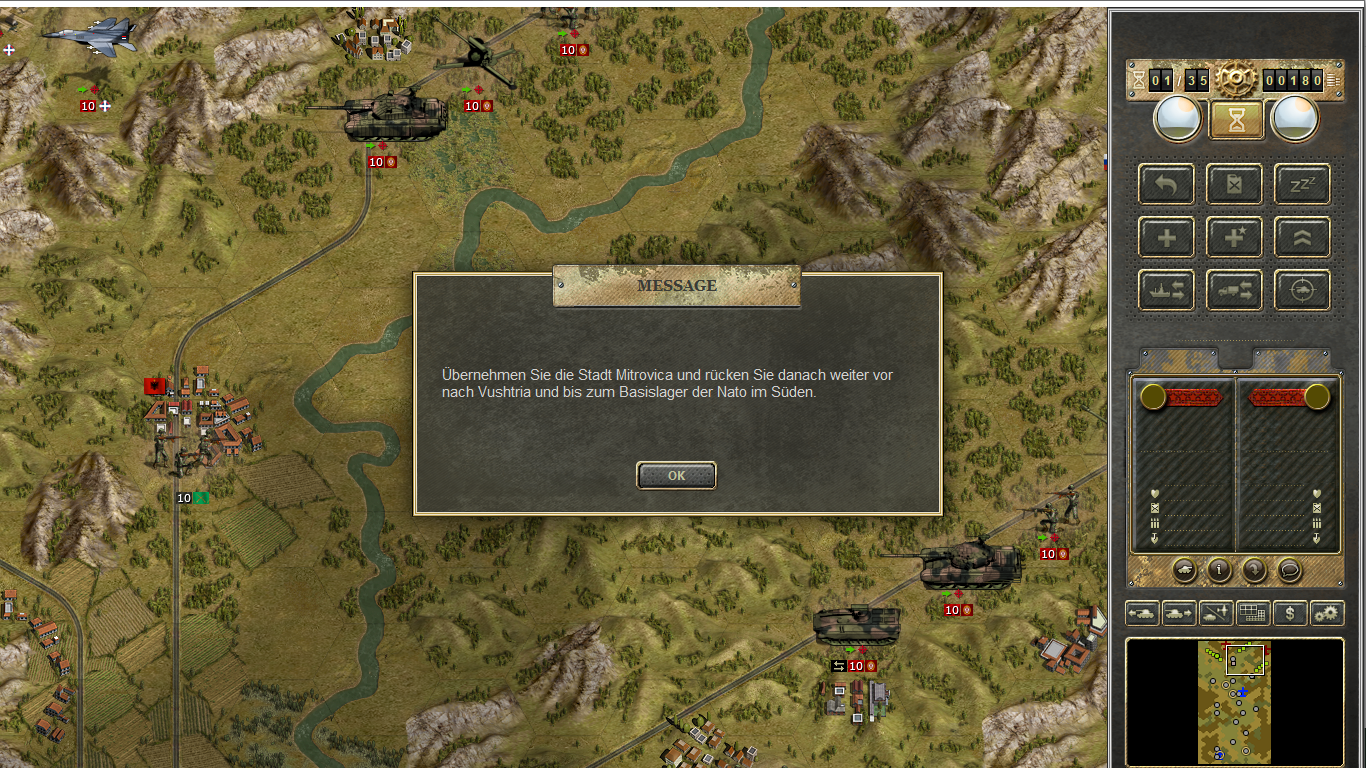Click the round tank icon button

point(1184,570)
